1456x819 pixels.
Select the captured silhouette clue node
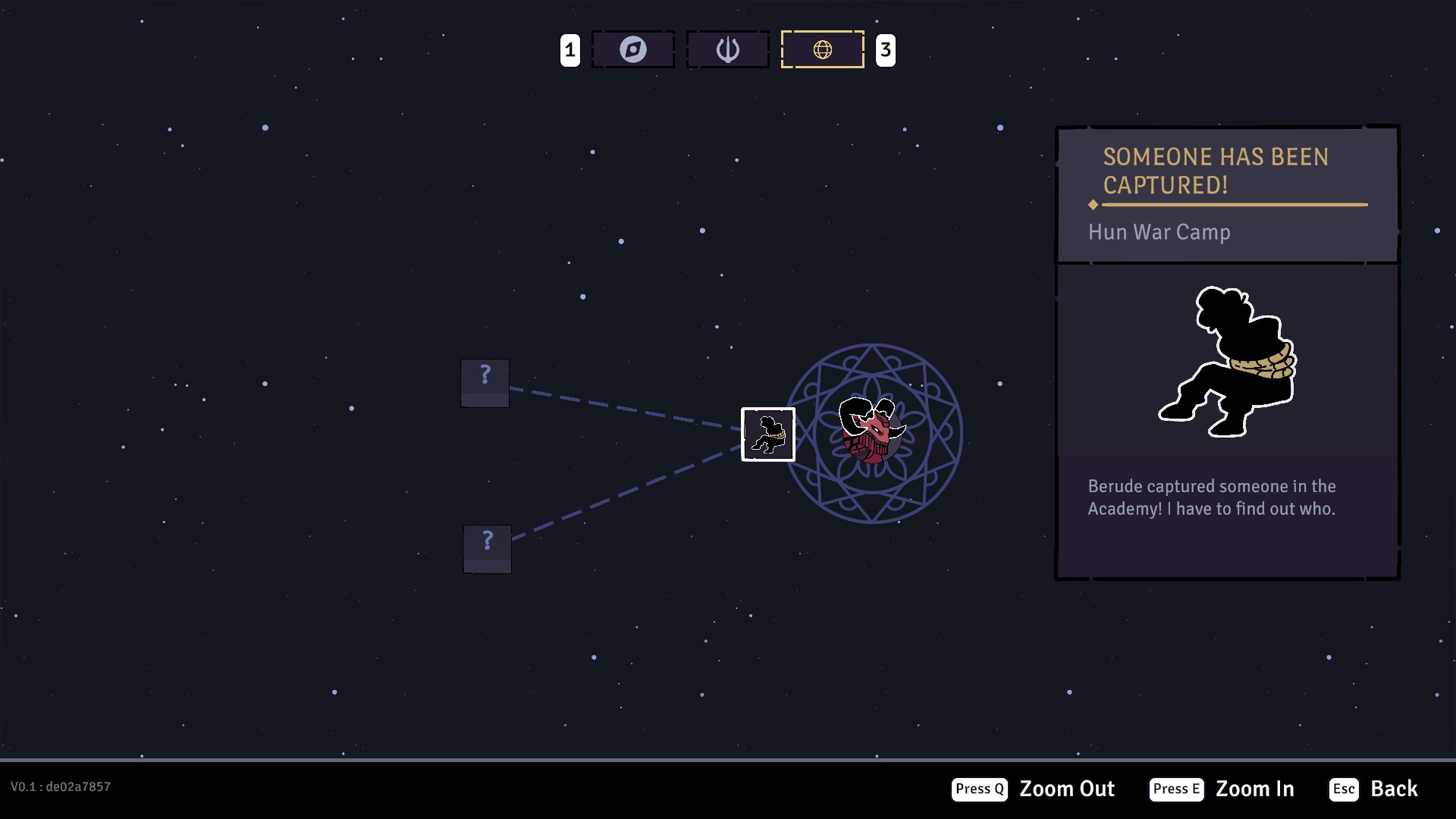[767, 435]
